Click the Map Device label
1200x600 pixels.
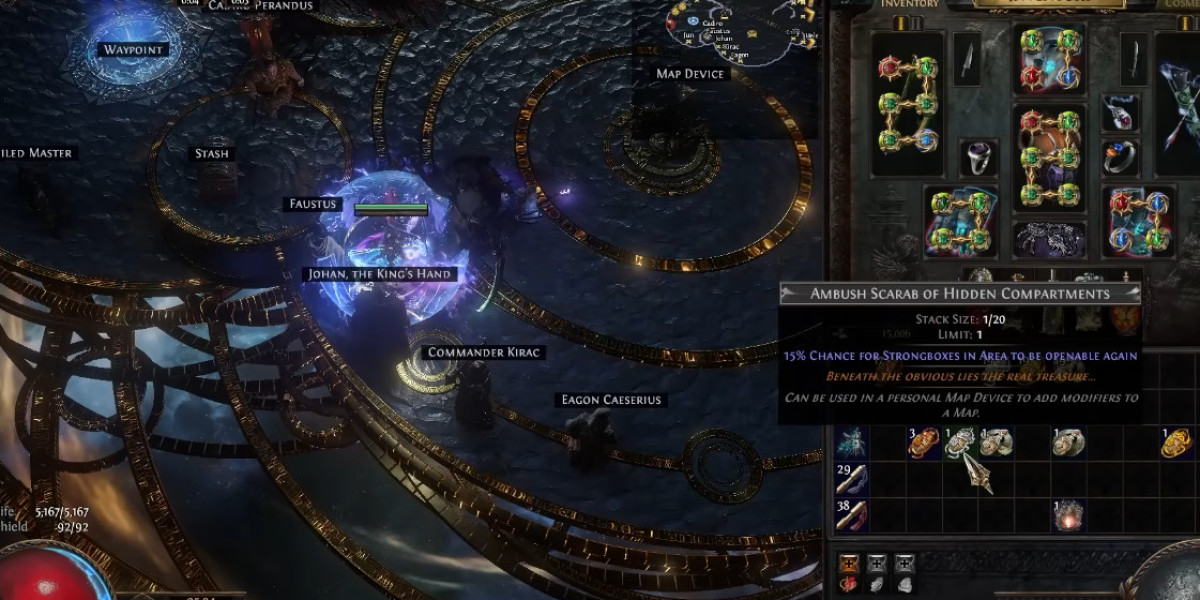(690, 74)
